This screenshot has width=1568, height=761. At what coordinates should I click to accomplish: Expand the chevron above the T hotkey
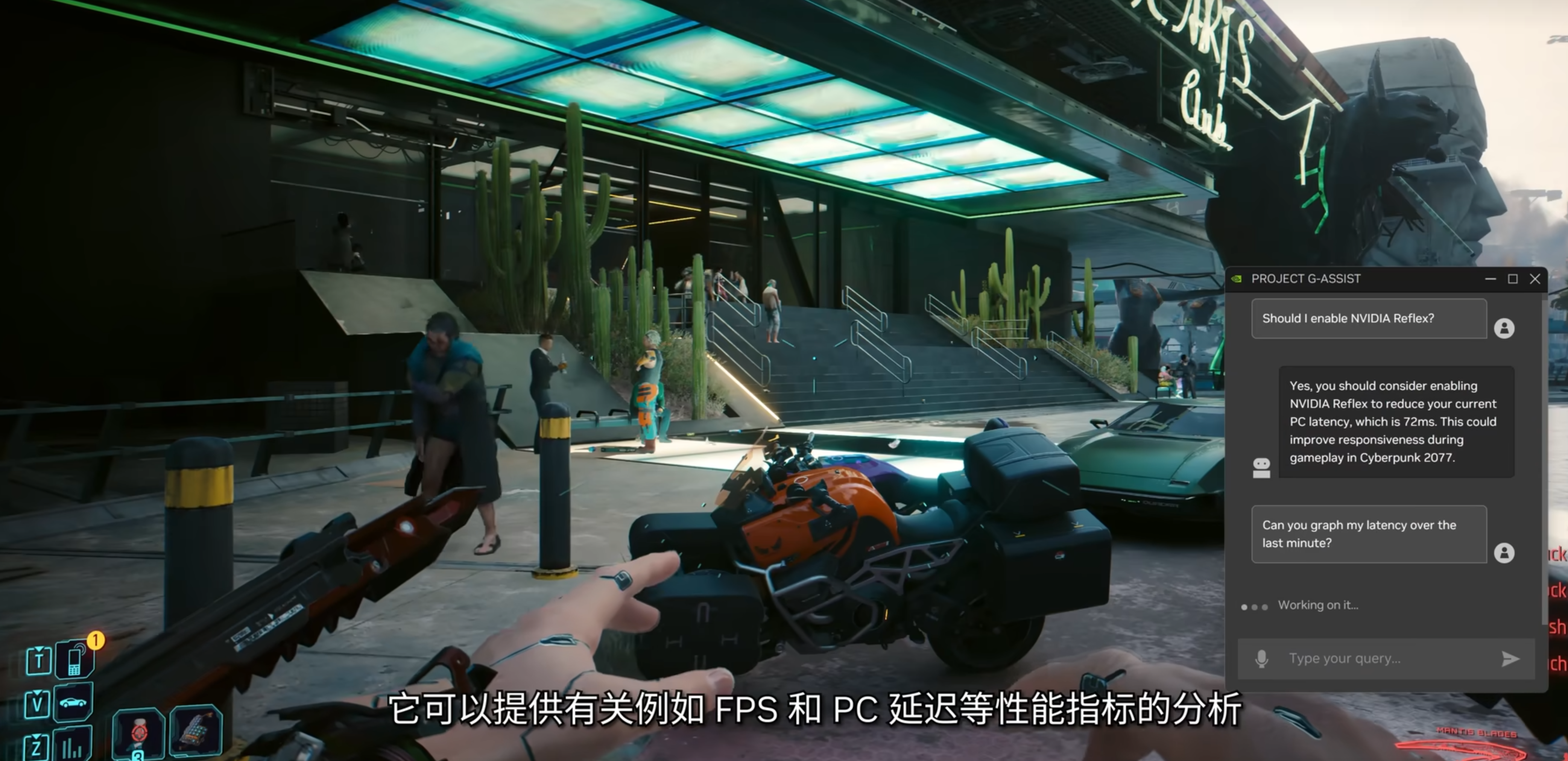39,649
